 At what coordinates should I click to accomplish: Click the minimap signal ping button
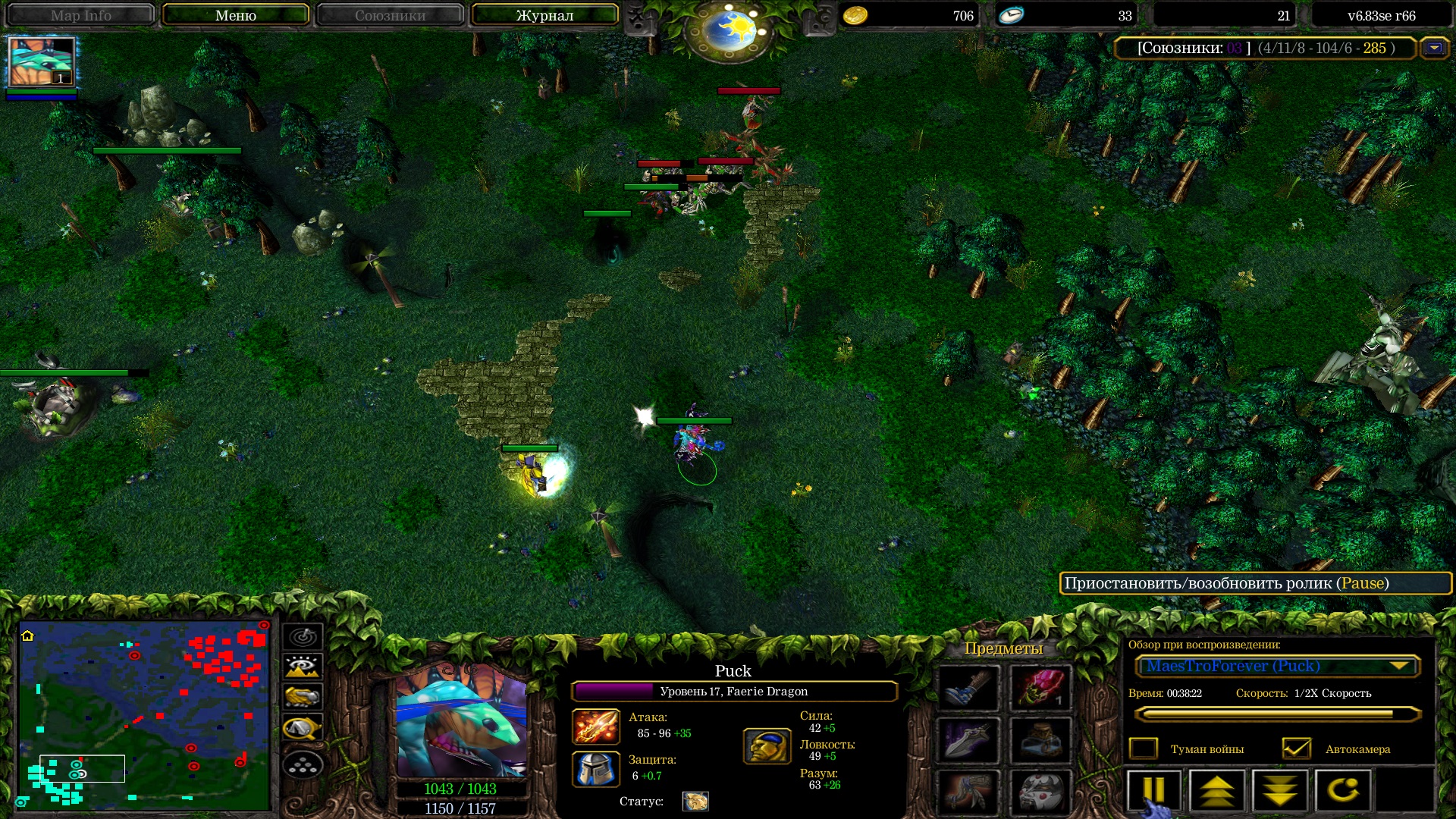pos(303,637)
